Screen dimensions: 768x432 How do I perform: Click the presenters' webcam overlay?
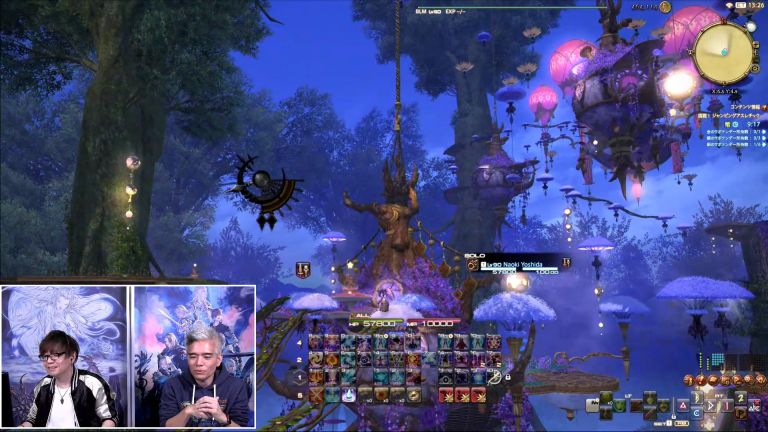(128, 356)
